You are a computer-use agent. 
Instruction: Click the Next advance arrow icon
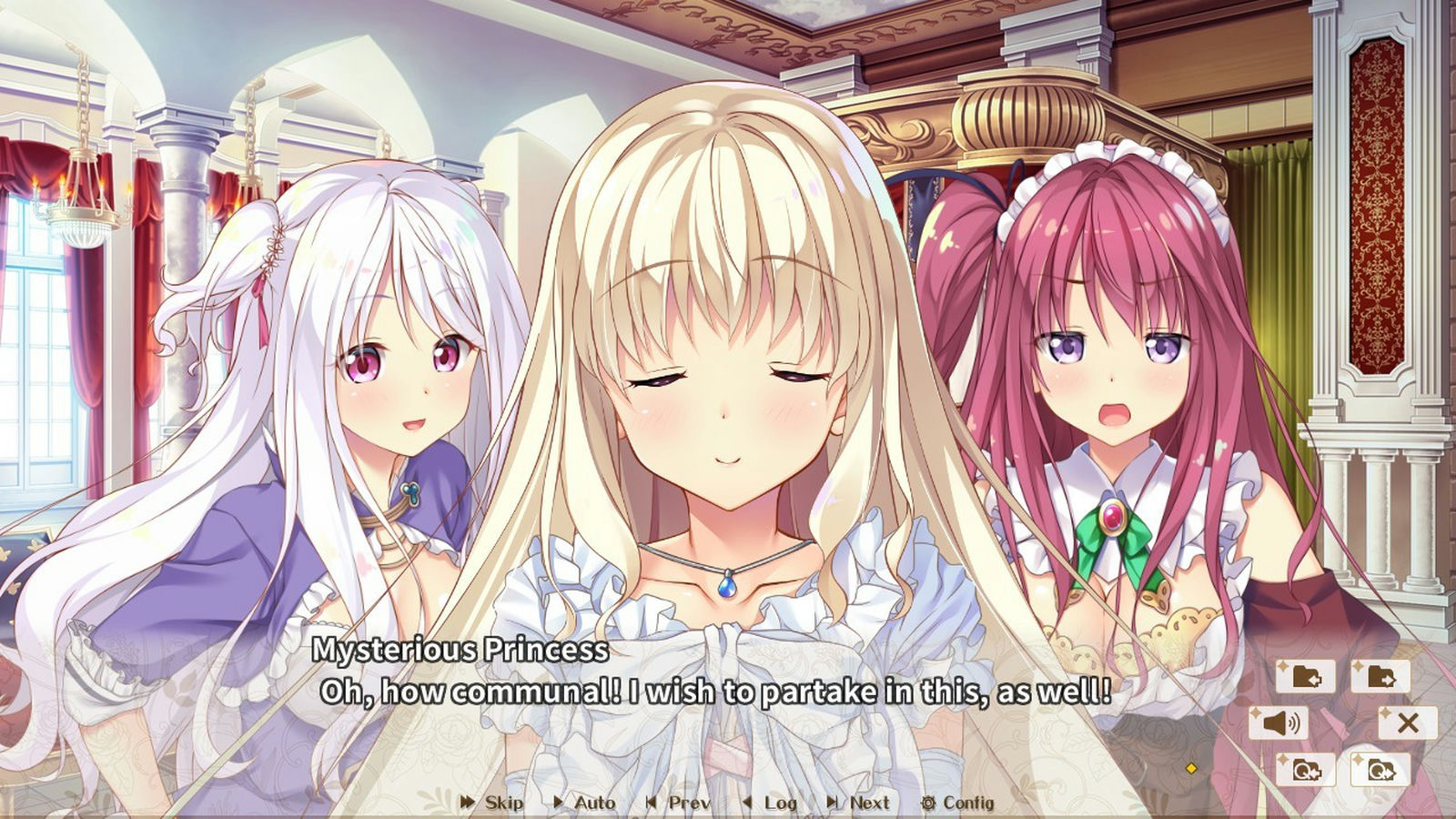click(x=833, y=804)
